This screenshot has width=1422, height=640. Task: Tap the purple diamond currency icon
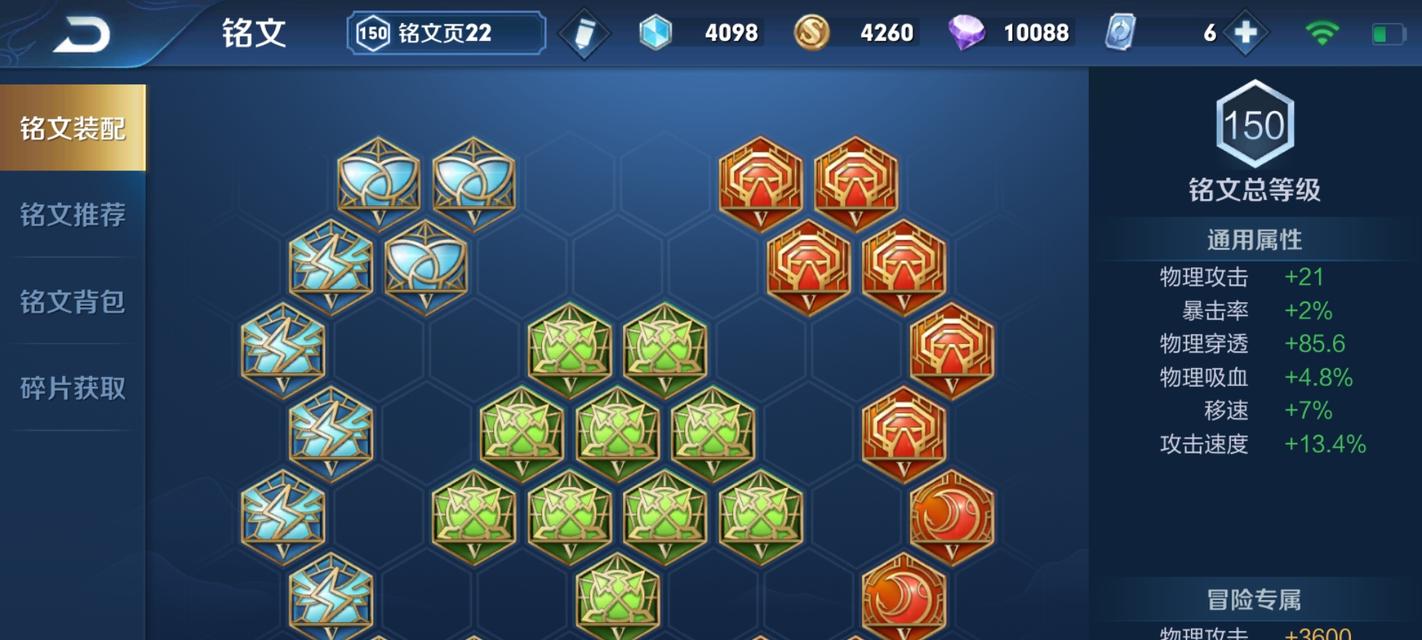pos(966,33)
